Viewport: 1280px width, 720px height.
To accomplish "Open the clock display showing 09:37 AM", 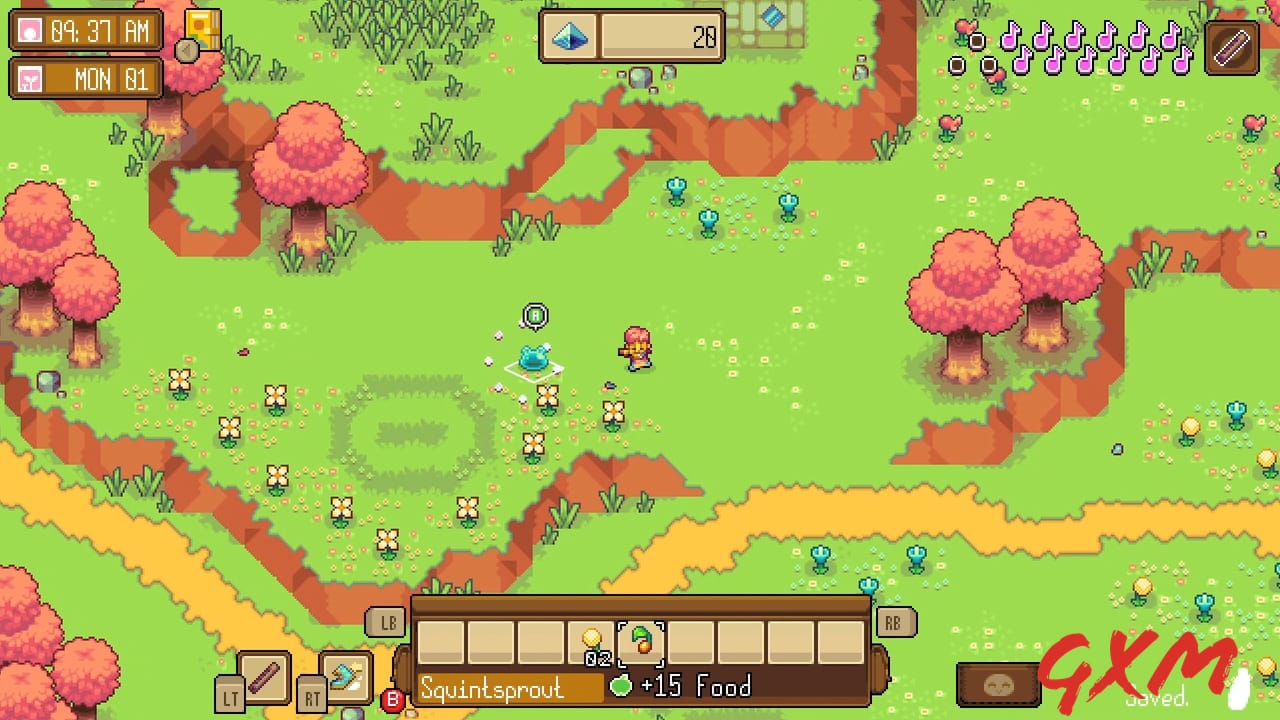I will (85, 31).
